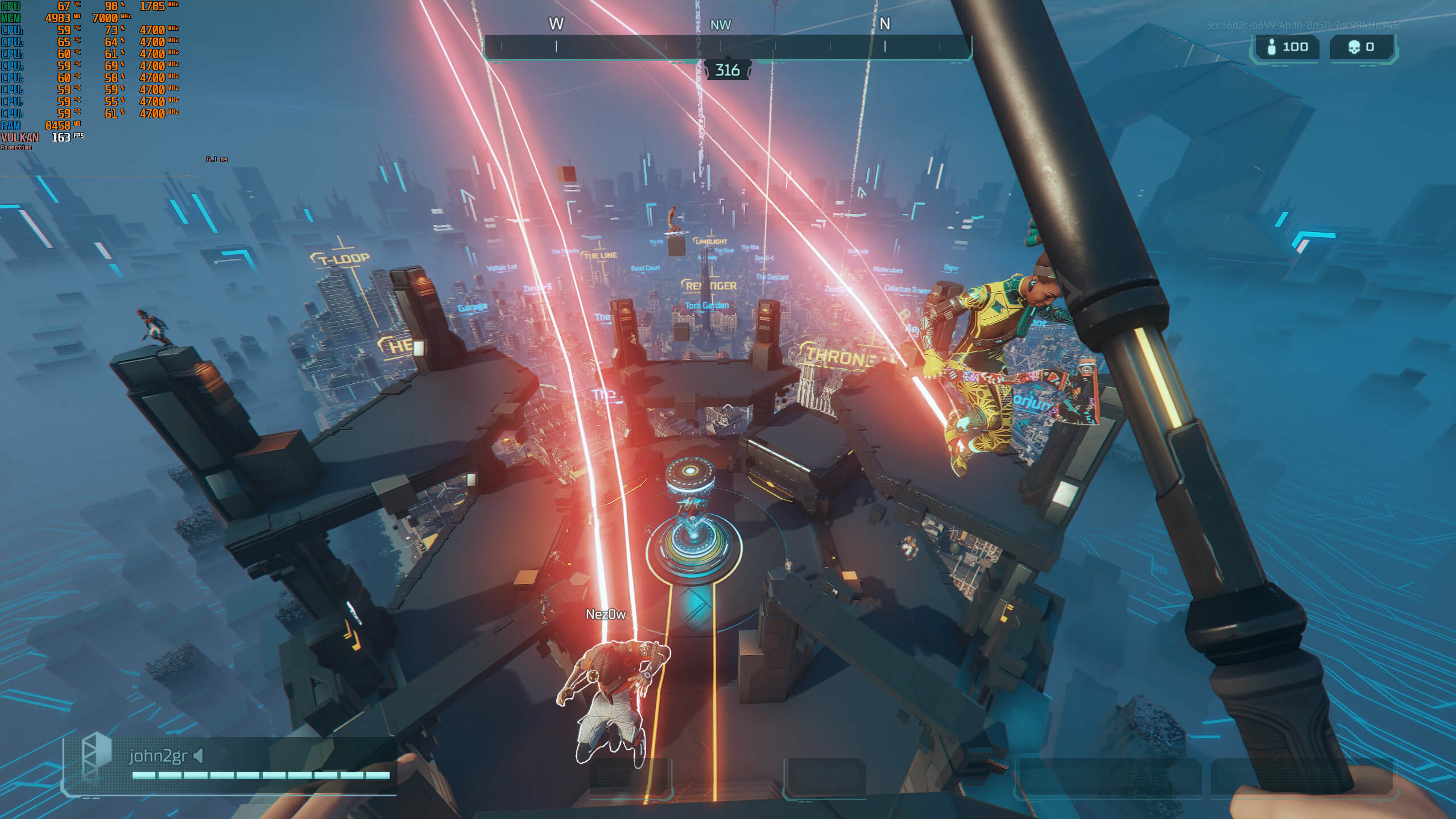Screen dimensions: 1456x819
Task: Choose THE LINE location marker
Action: (x=600, y=255)
